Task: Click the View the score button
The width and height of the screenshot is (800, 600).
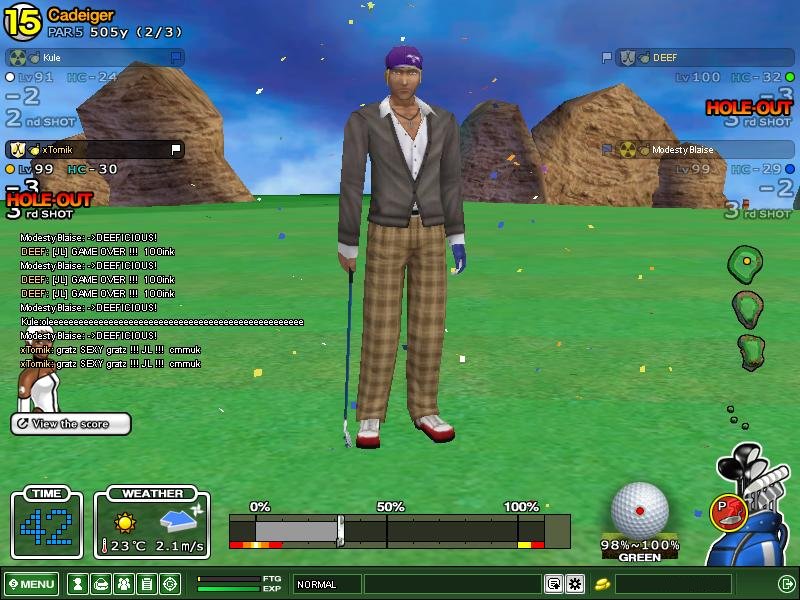Action: [71, 424]
